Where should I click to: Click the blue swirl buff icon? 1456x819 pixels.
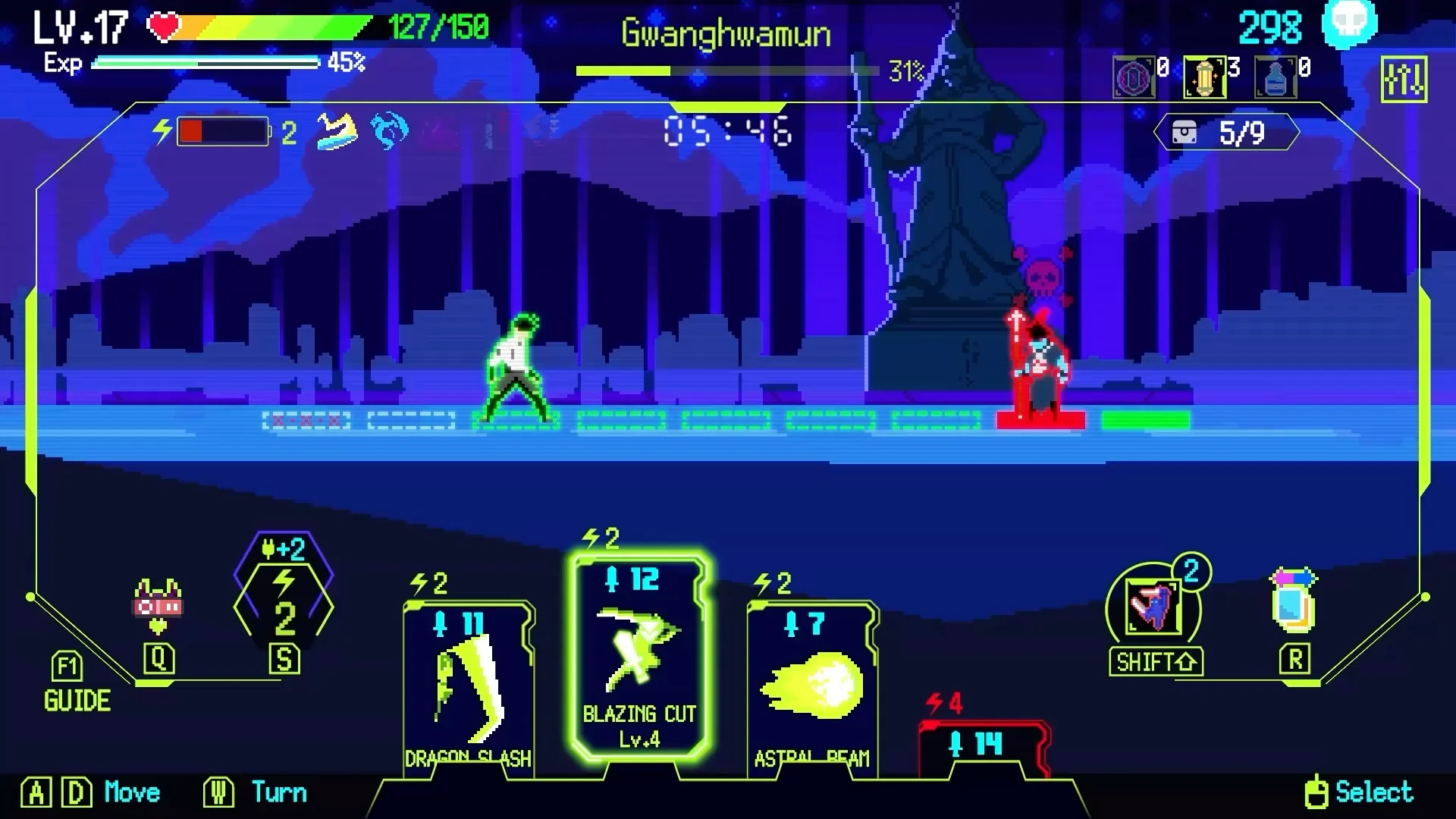click(x=390, y=132)
